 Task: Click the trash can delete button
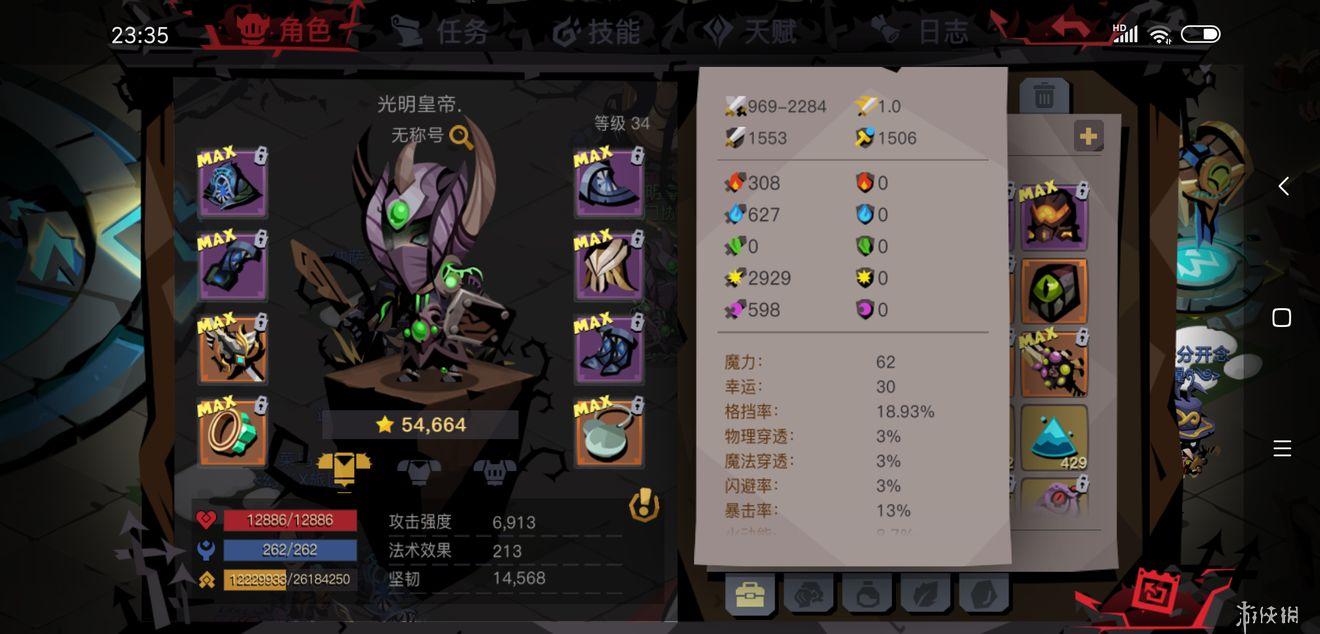tap(1044, 96)
